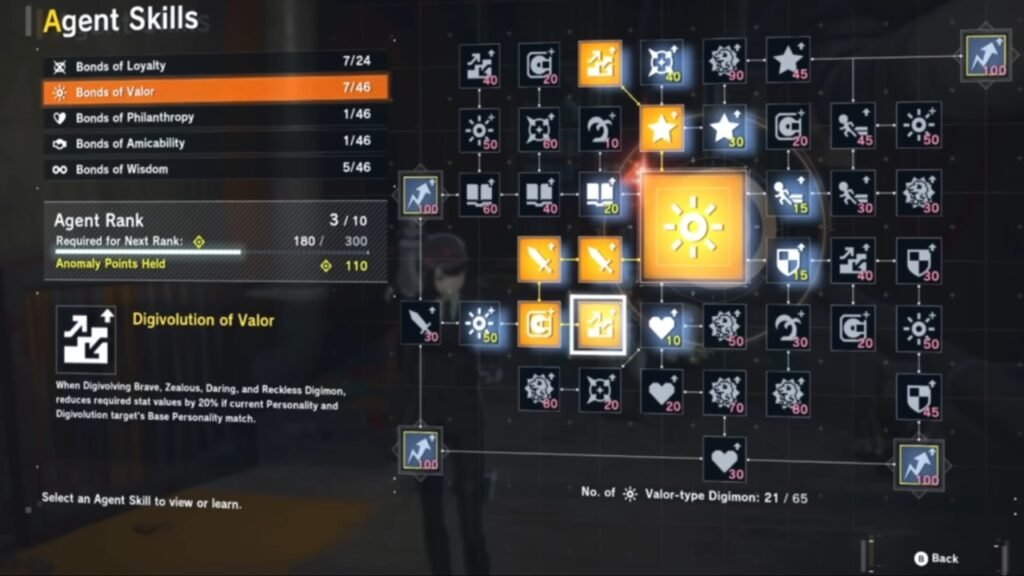Select the blue star skill costing 30
The width and height of the screenshot is (1024, 576).
723,128
